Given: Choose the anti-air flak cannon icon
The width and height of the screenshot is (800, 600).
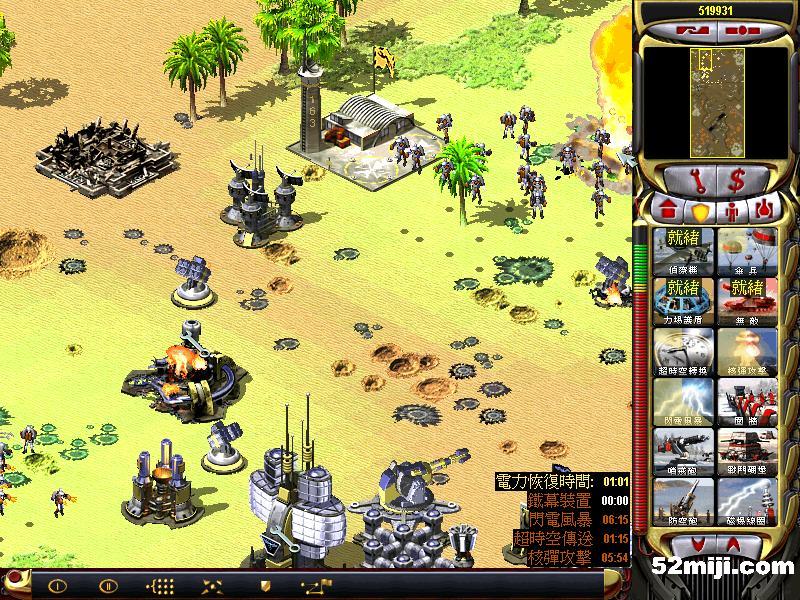Looking at the screenshot, I should pos(685,502).
